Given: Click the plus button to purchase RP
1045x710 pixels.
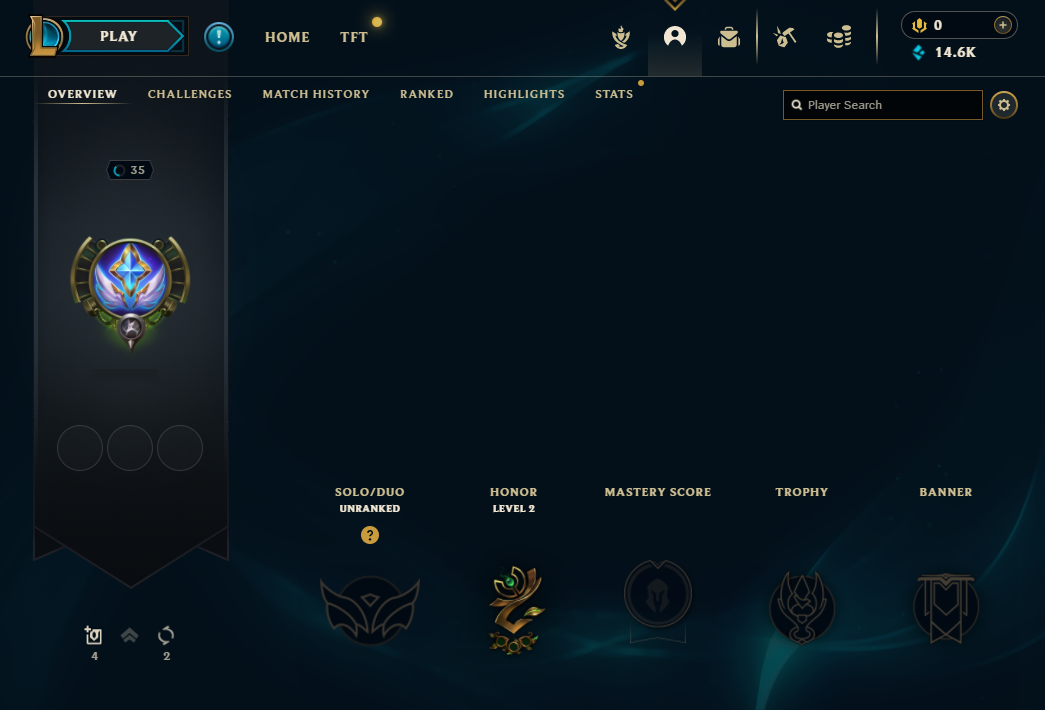Looking at the screenshot, I should pos(1002,25).
